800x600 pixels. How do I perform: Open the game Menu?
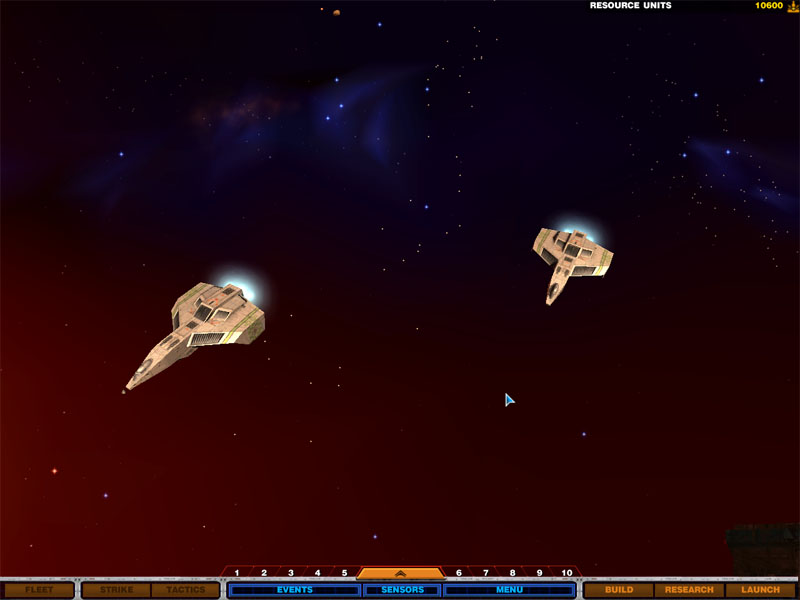click(x=509, y=590)
